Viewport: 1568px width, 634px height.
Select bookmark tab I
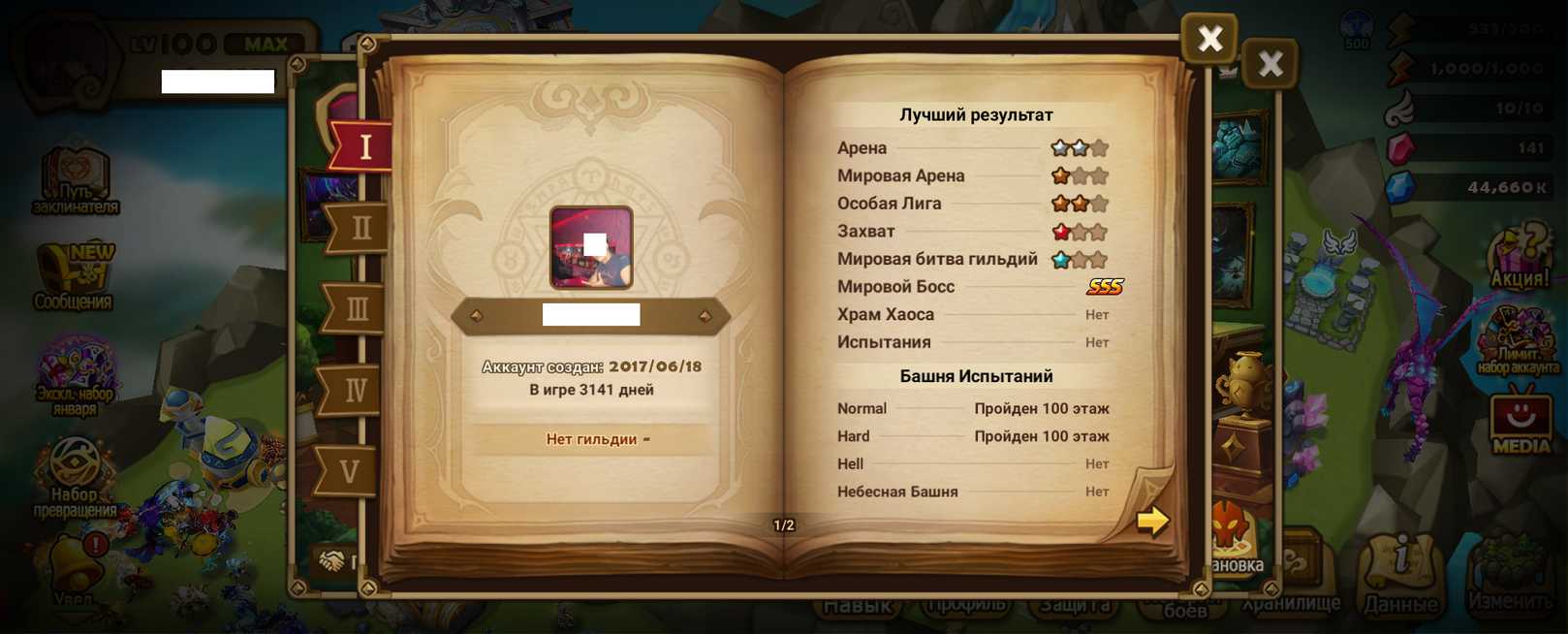(x=363, y=146)
